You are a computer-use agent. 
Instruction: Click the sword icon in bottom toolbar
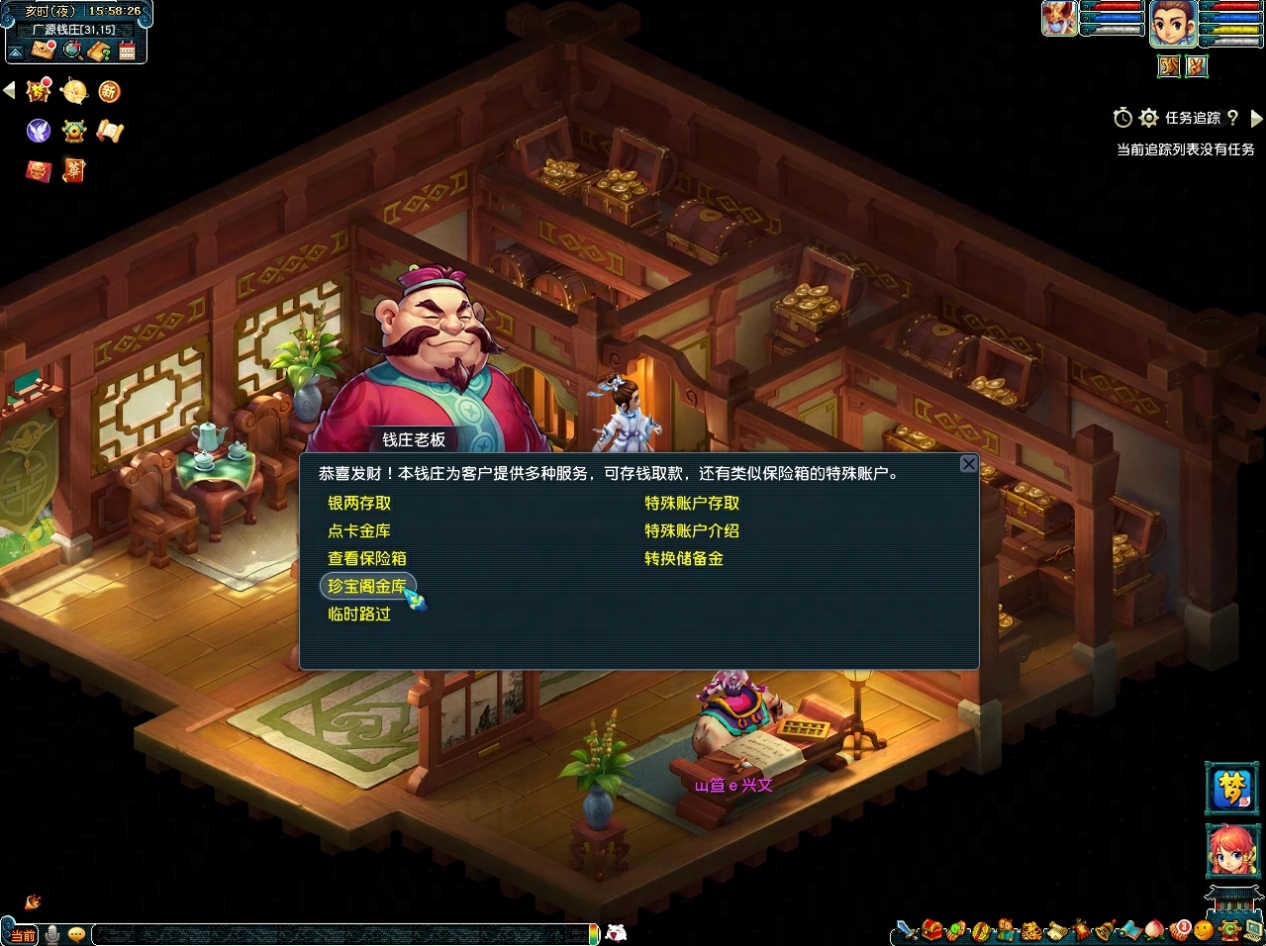tap(906, 931)
